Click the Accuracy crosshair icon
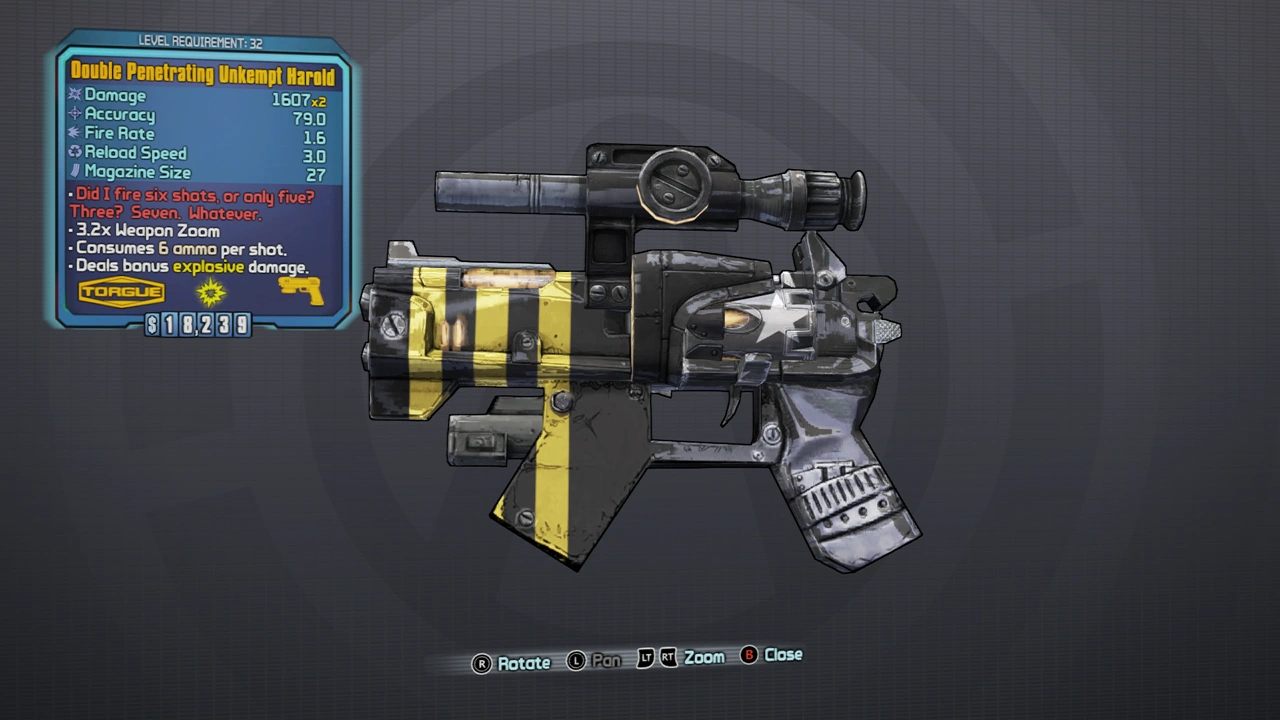This screenshot has width=1280, height=720. (75, 113)
